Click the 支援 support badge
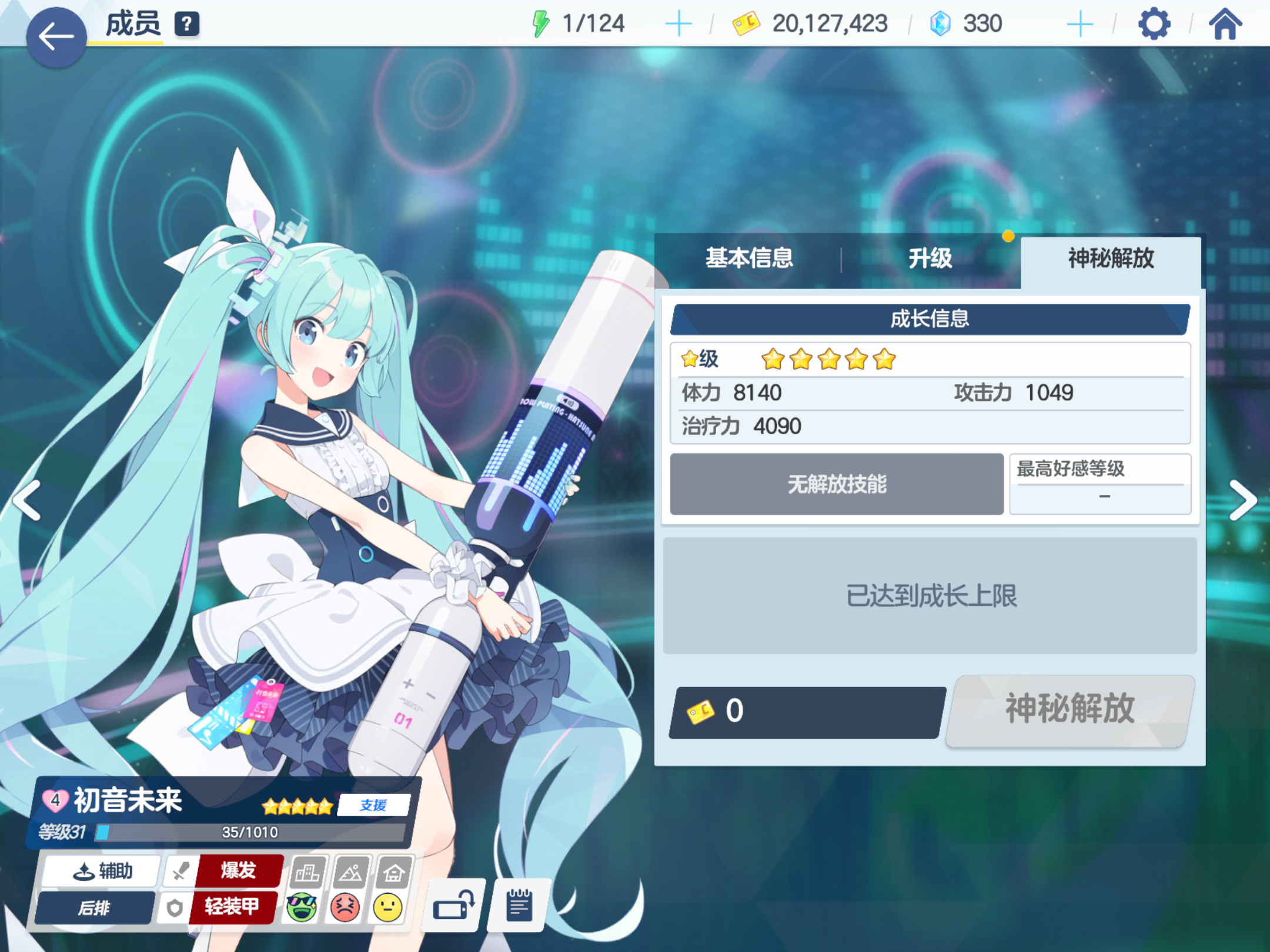The height and width of the screenshot is (952, 1270). tap(374, 806)
